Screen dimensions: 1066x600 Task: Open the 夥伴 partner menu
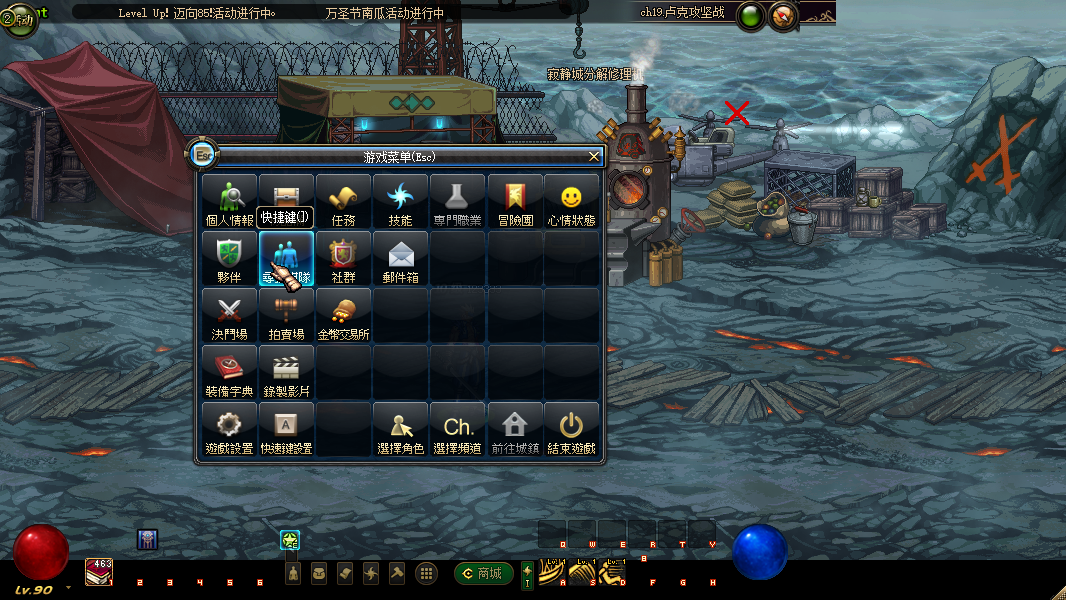(229, 259)
